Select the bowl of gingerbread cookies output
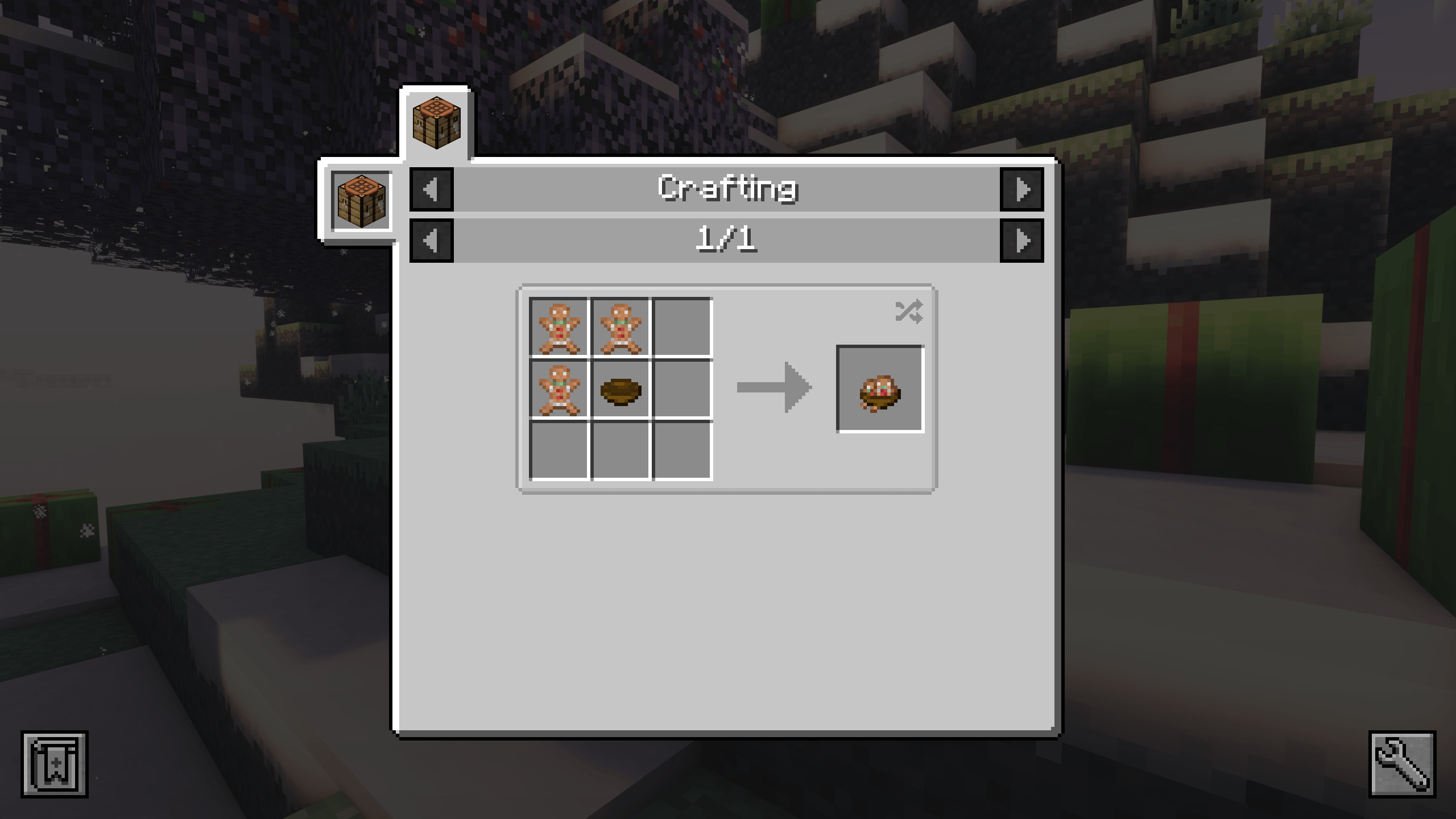Image resolution: width=1456 pixels, height=819 pixels. [x=880, y=389]
